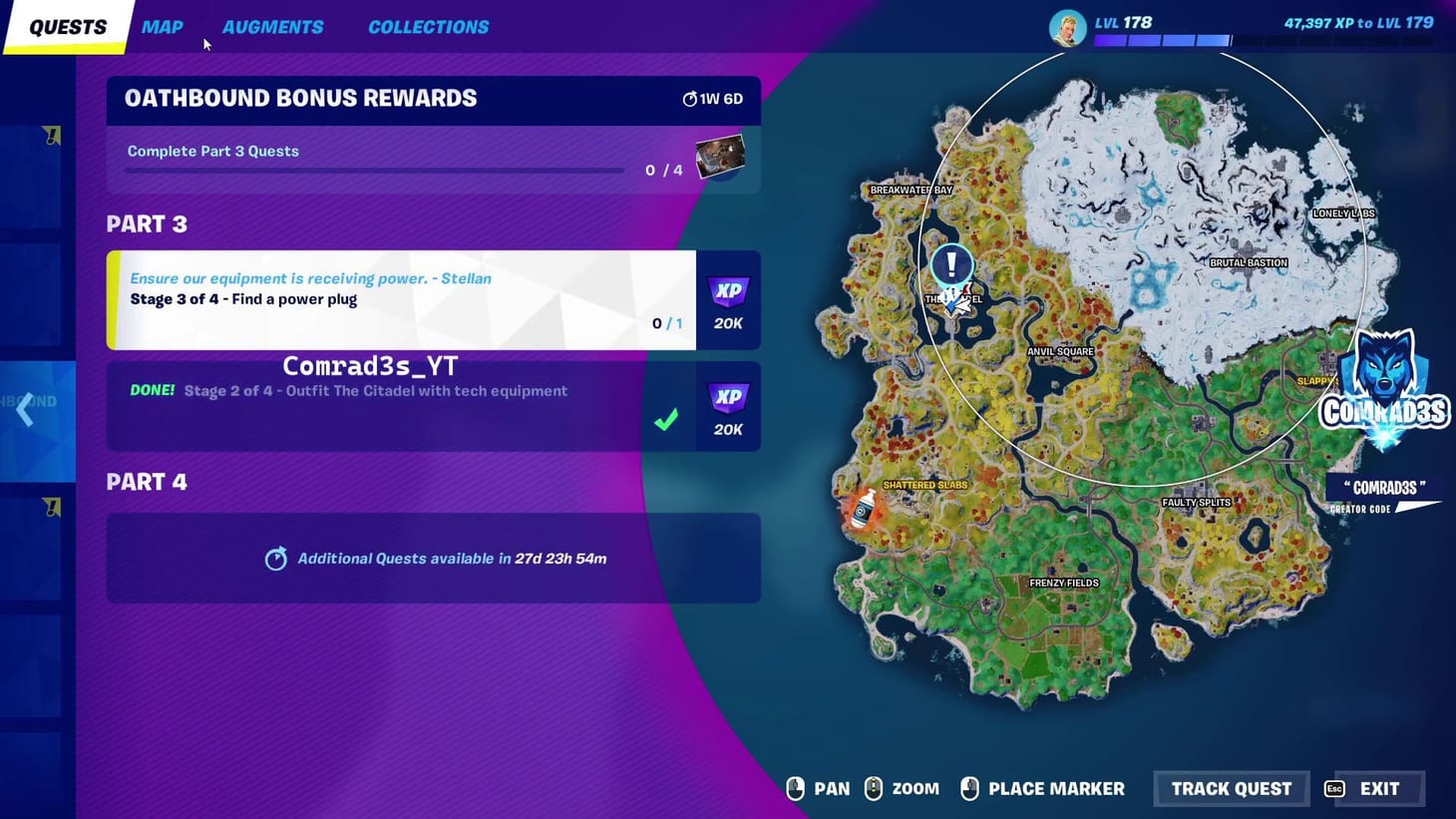Click the green checkmark on completed Stage 2
The width and height of the screenshot is (1456, 819).
pyautogui.click(x=666, y=420)
